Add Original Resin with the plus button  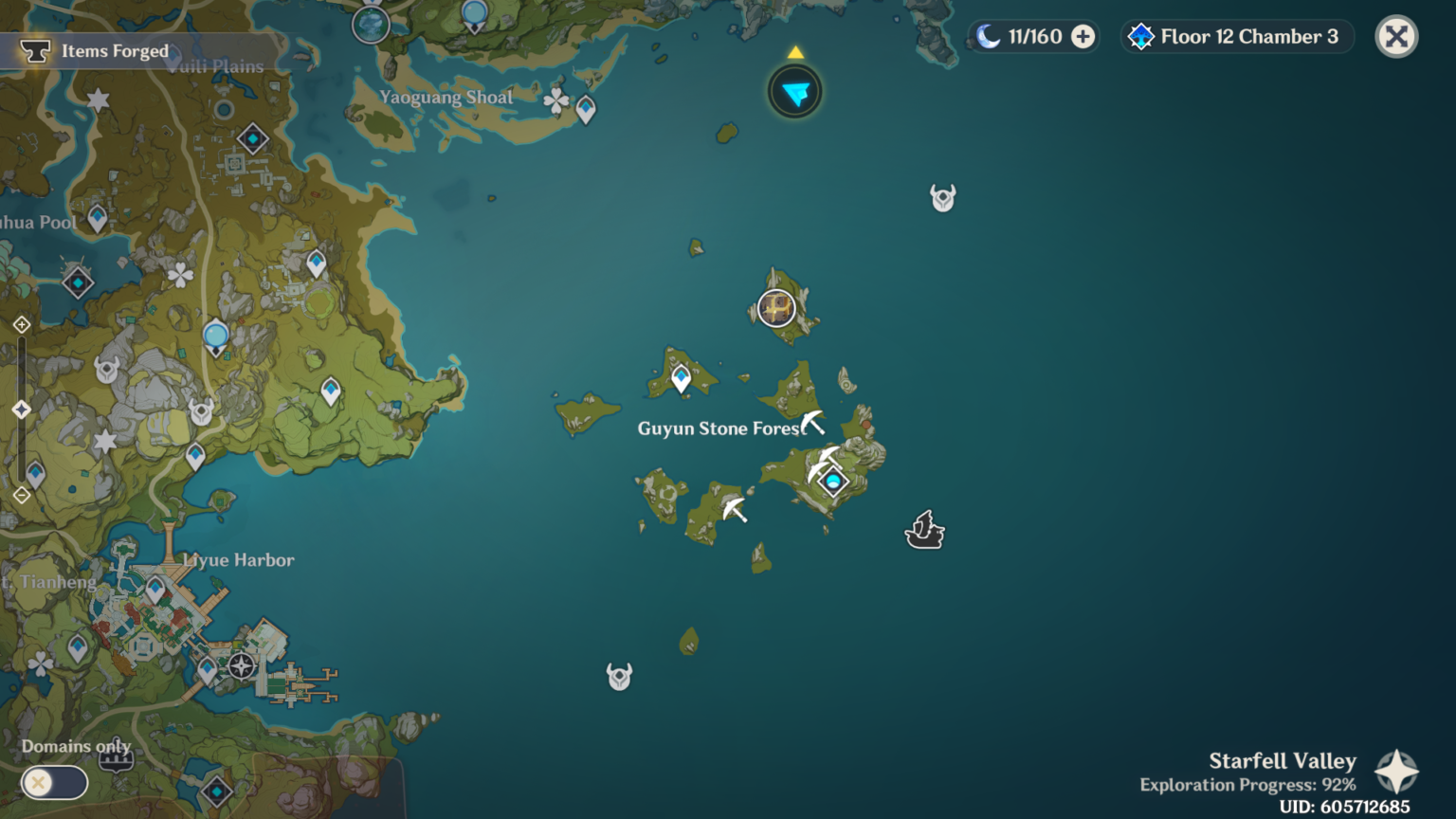[x=1083, y=37]
